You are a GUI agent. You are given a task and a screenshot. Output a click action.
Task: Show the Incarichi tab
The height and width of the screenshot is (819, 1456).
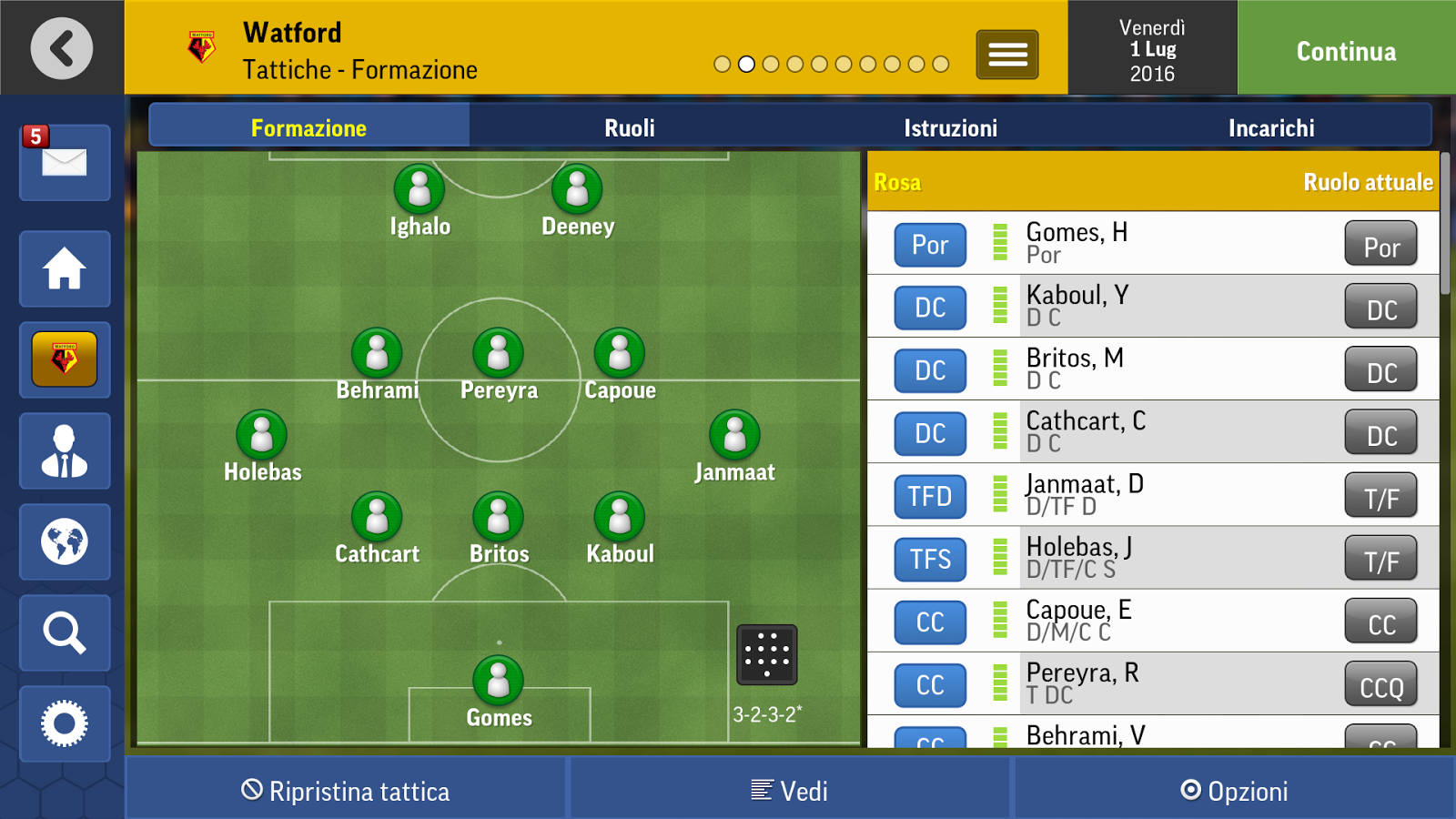click(1270, 127)
